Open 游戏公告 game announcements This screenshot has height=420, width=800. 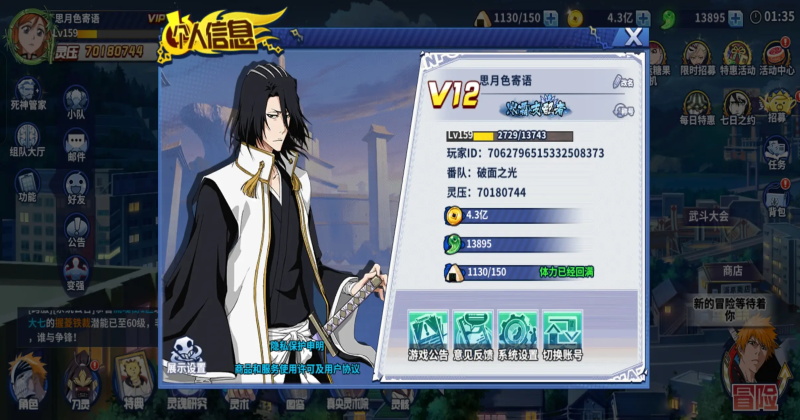(426, 331)
